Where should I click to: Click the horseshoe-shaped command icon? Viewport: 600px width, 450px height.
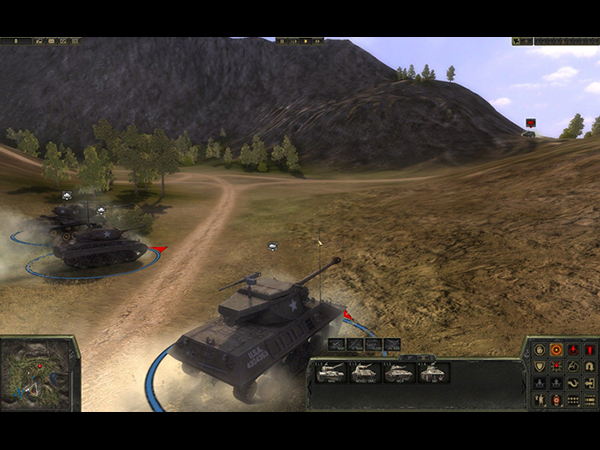coord(590,366)
